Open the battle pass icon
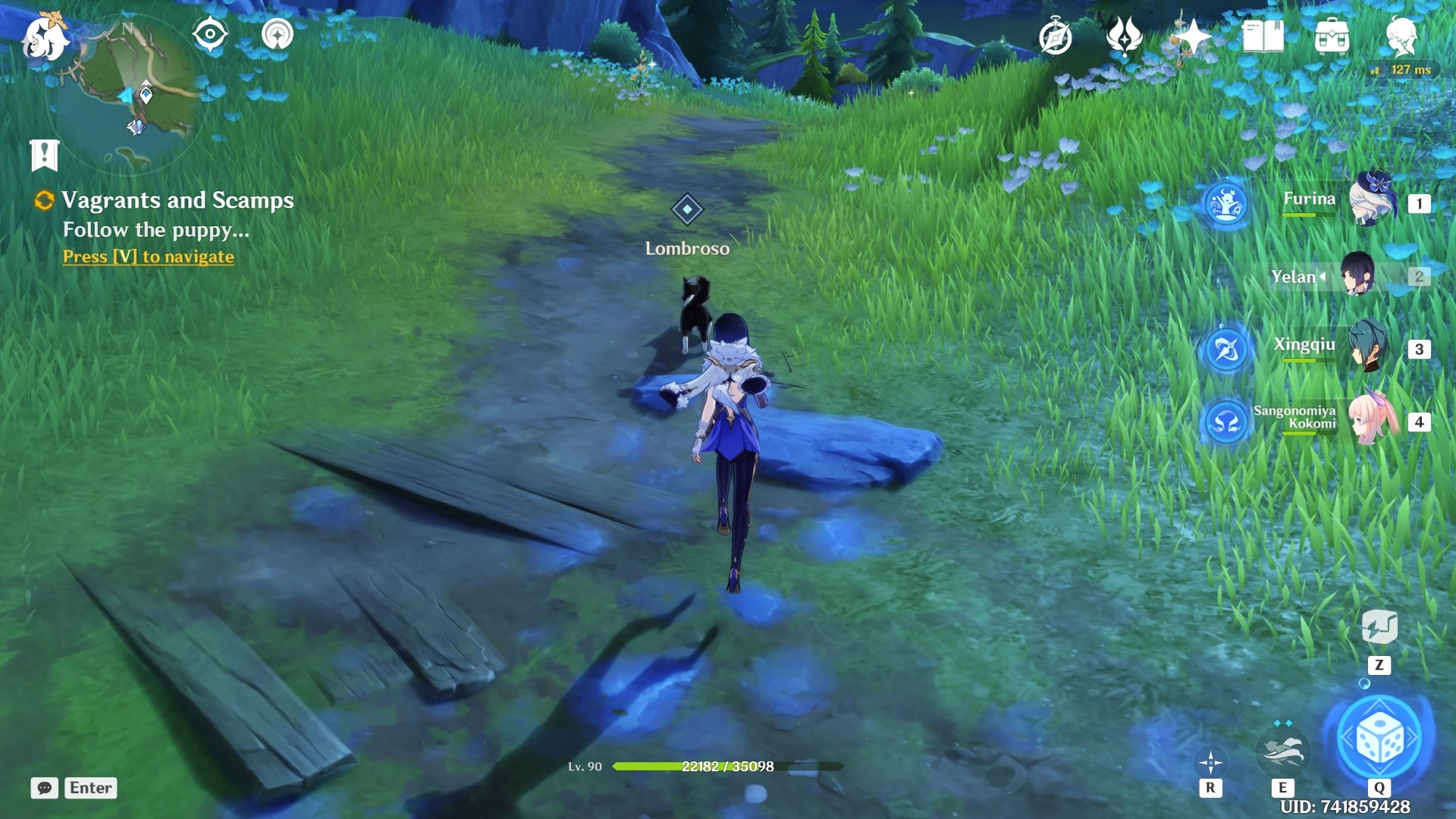This screenshot has width=1456, height=819. click(x=1124, y=36)
